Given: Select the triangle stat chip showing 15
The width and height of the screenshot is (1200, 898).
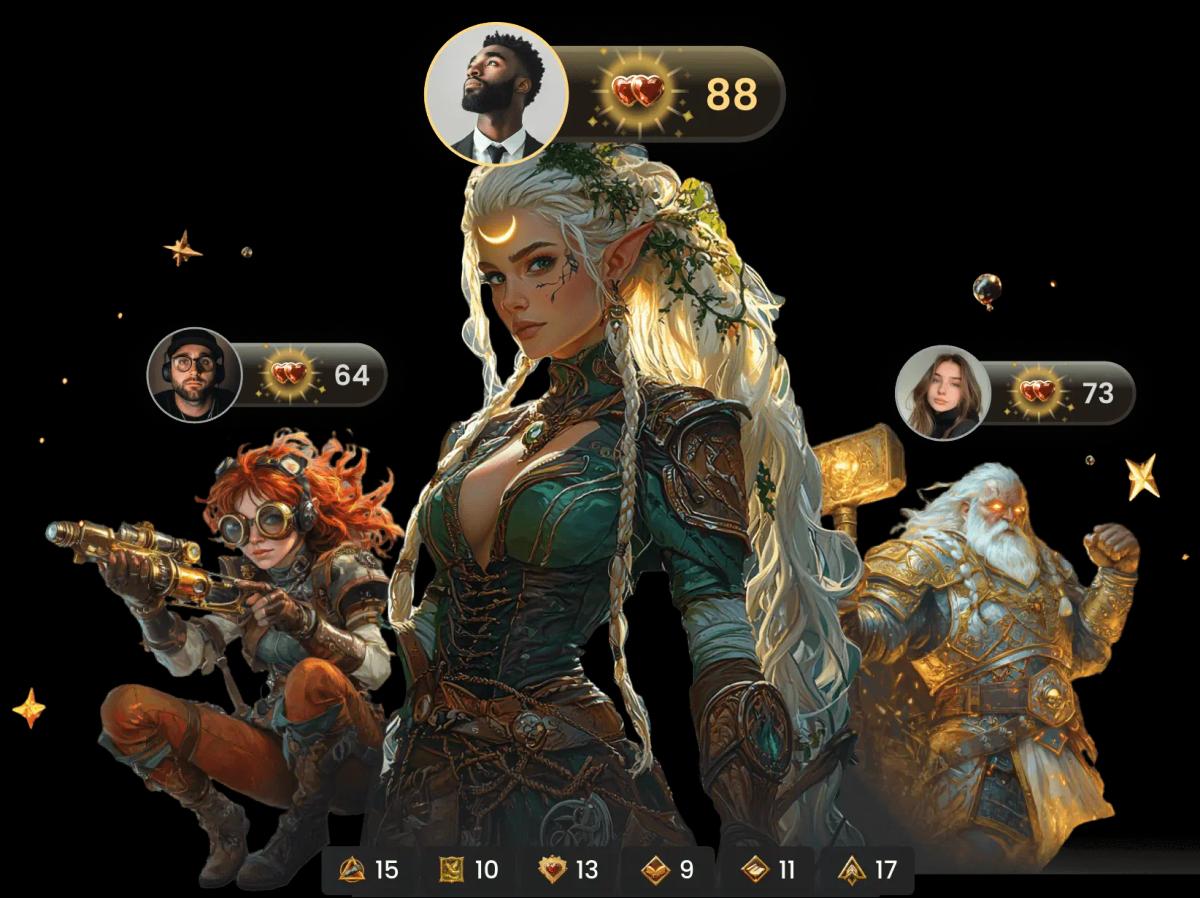Looking at the screenshot, I should click(x=369, y=870).
